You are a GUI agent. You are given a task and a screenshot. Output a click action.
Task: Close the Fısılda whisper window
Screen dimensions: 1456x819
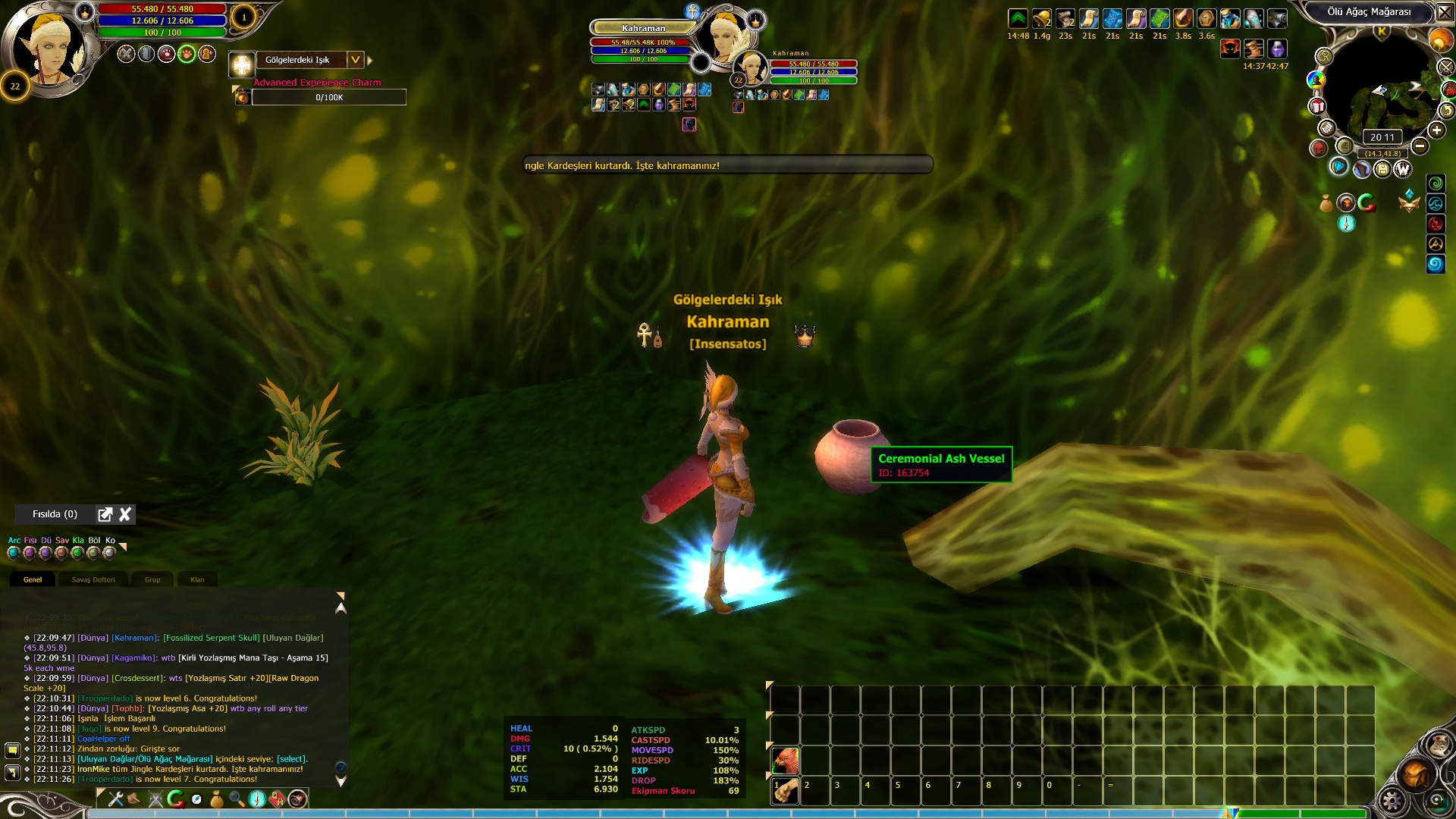[125, 515]
